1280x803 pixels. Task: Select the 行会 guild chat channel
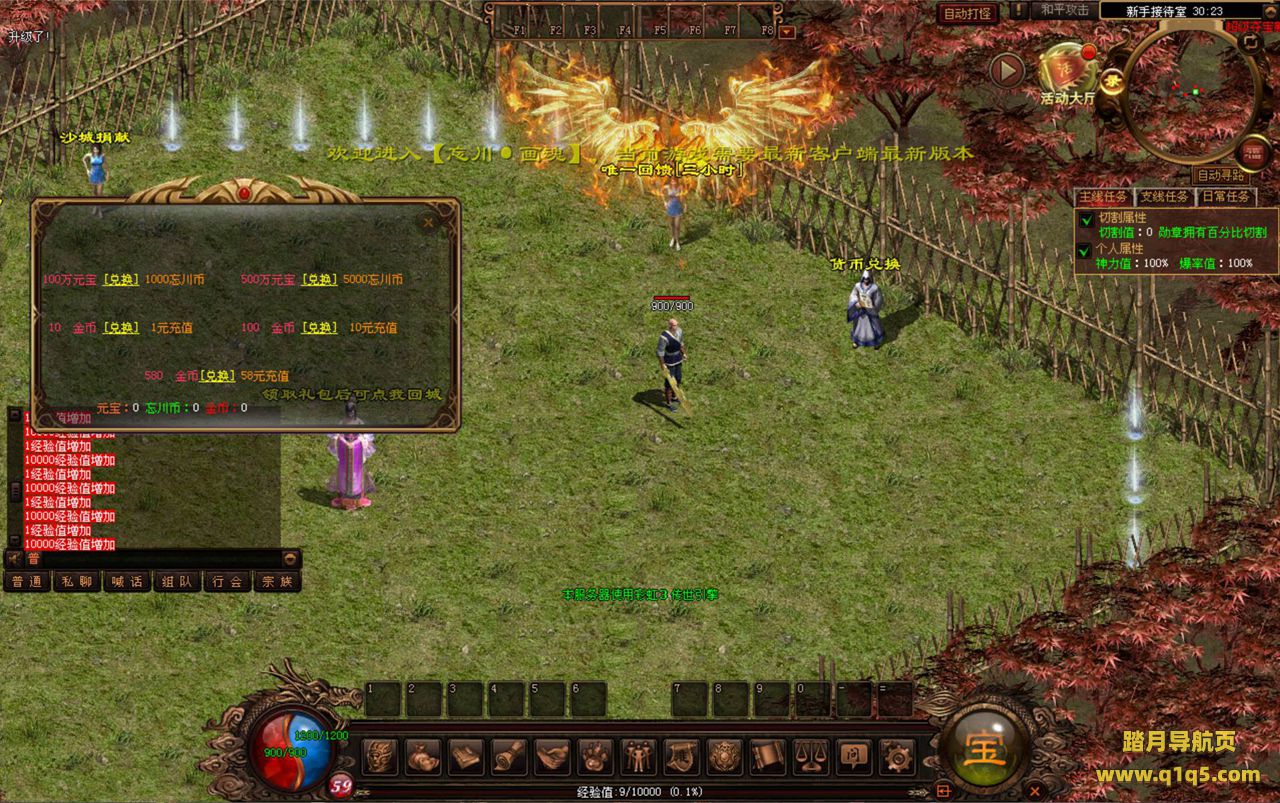click(227, 581)
